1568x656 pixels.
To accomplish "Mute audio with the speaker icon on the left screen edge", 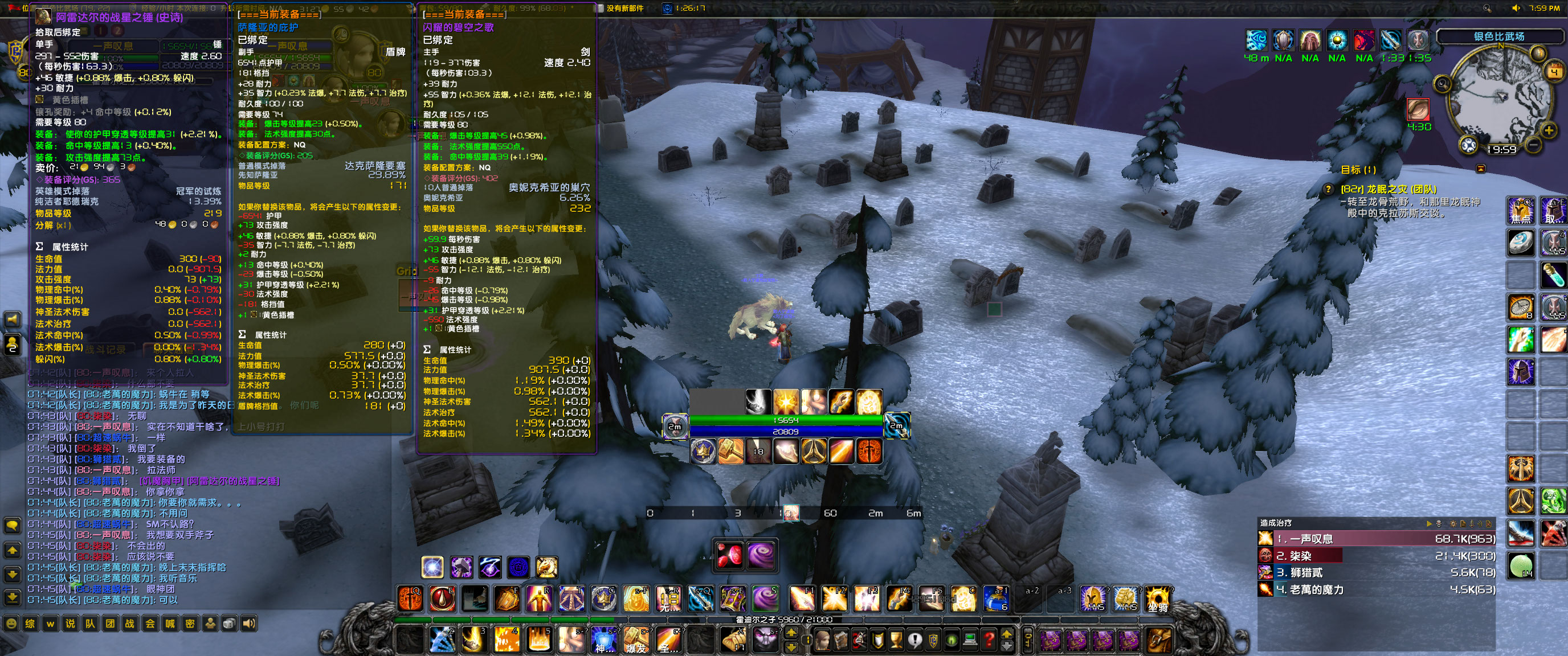I will coord(12,319).
